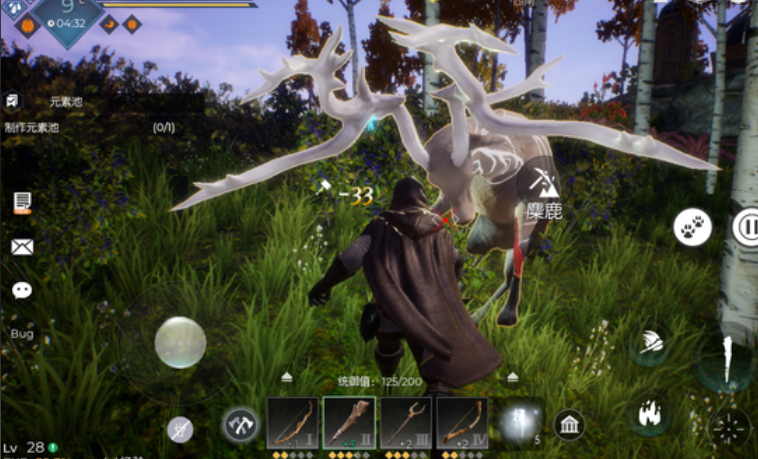Screen dimensions: 758x459
Task: Toggle the crossed axes weapon button
Action: coord(240,424)
